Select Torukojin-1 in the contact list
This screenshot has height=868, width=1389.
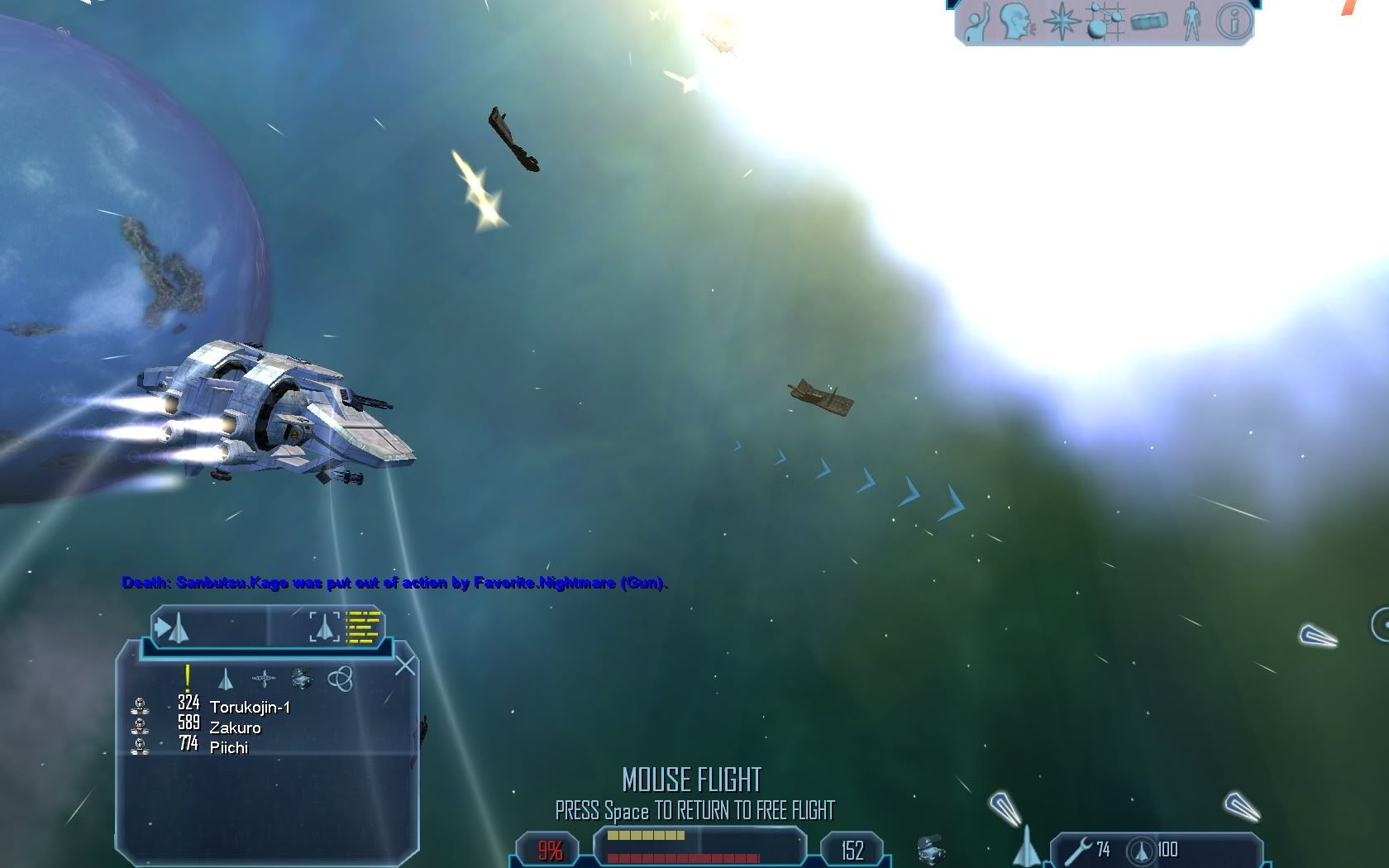pos(250,708)
